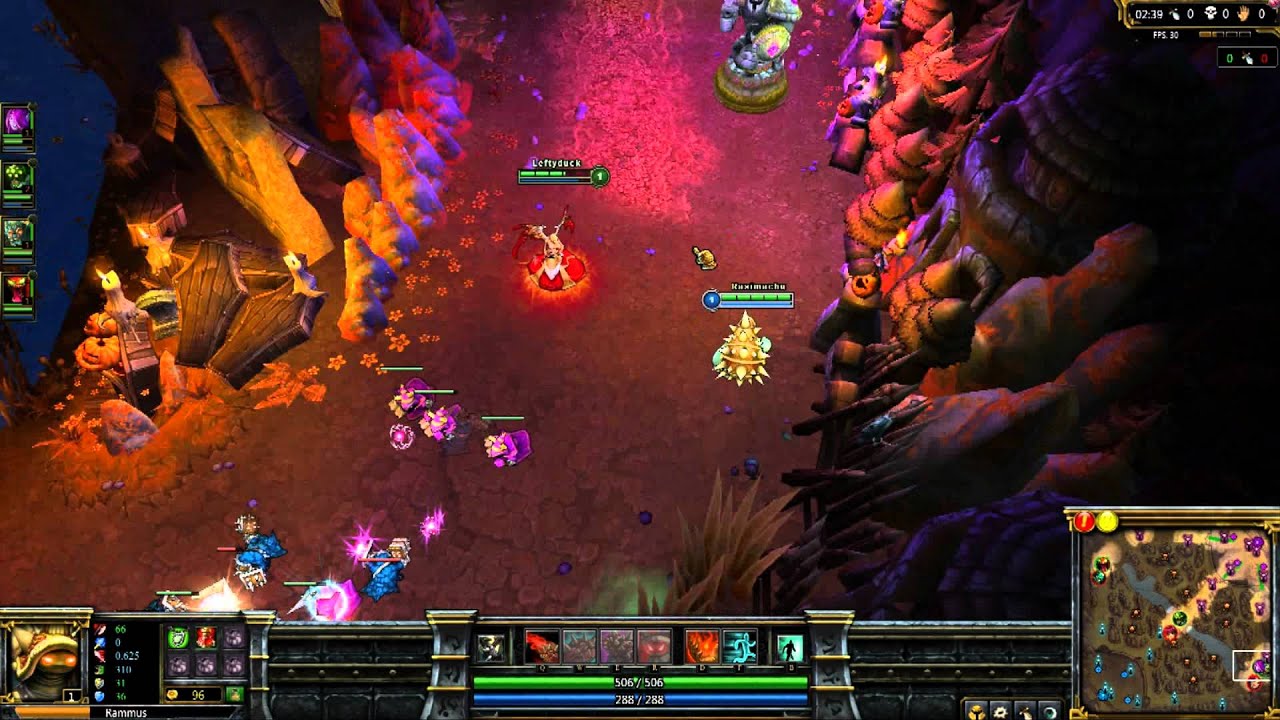Screen dimensions: 1280x720
Task: Trigger the Ghost summoner spell icon
Action: pos(739,648)
